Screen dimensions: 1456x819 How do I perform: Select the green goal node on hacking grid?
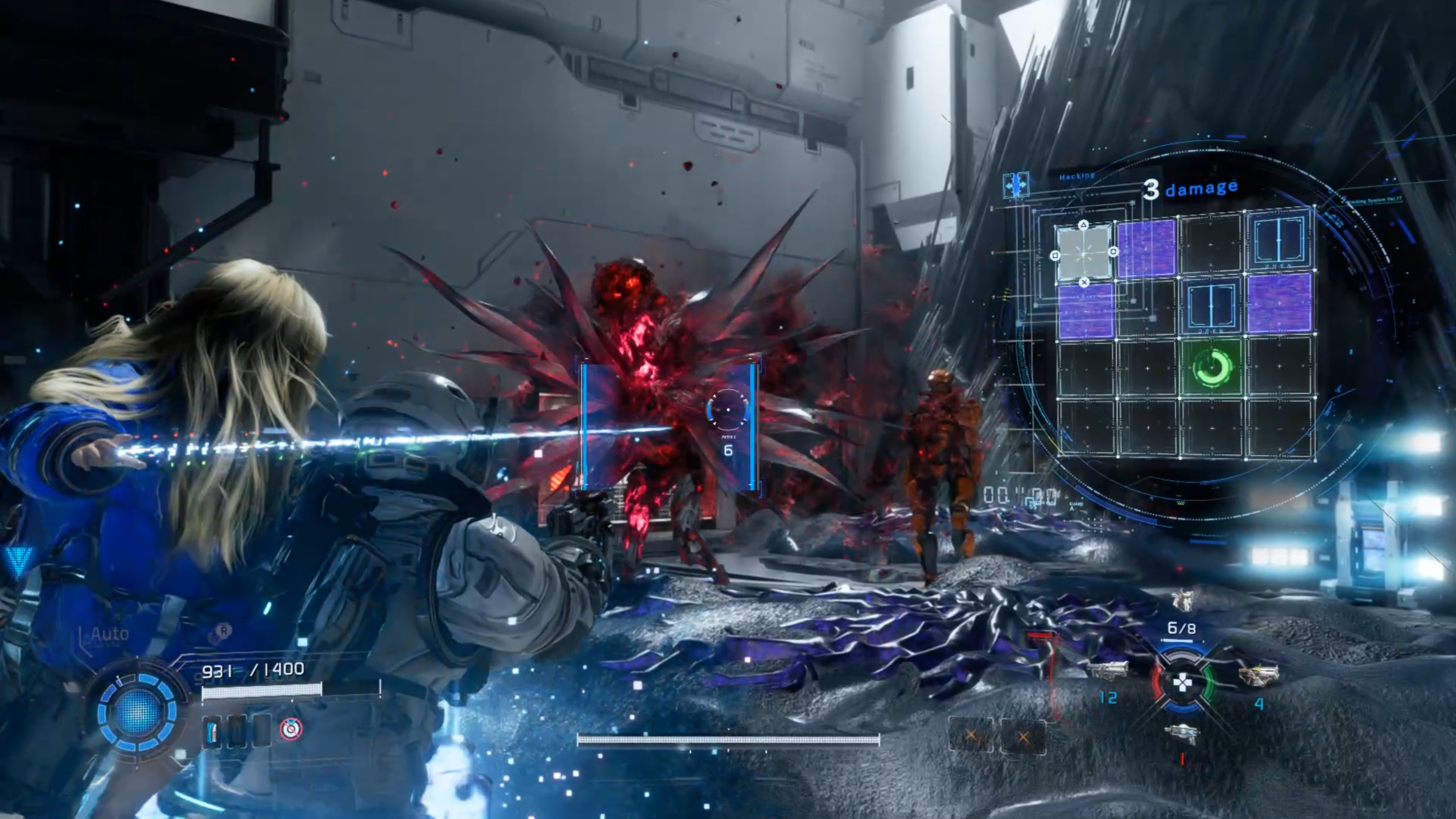(1211, 367)
